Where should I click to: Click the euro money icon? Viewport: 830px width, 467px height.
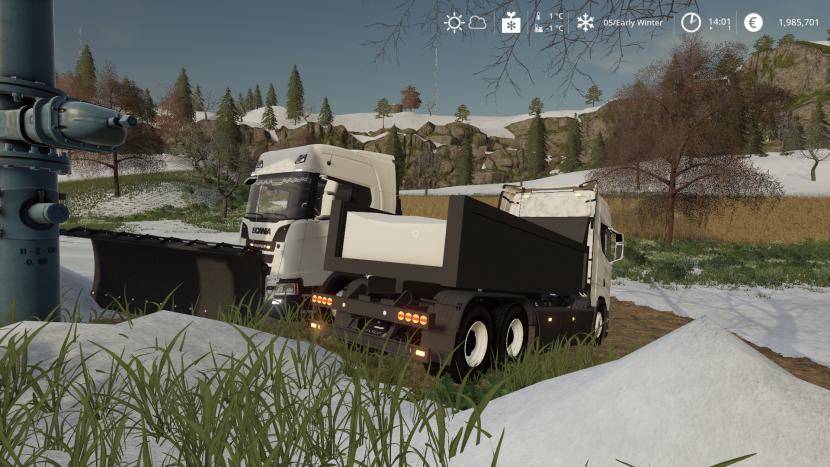[x=753, y=22]
